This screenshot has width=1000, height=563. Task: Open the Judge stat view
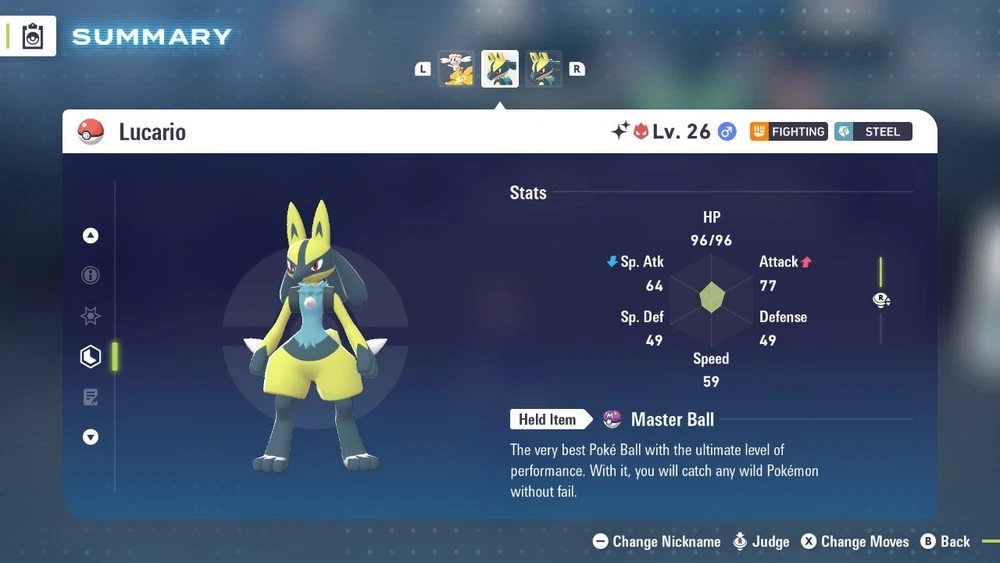pos(760,541)
